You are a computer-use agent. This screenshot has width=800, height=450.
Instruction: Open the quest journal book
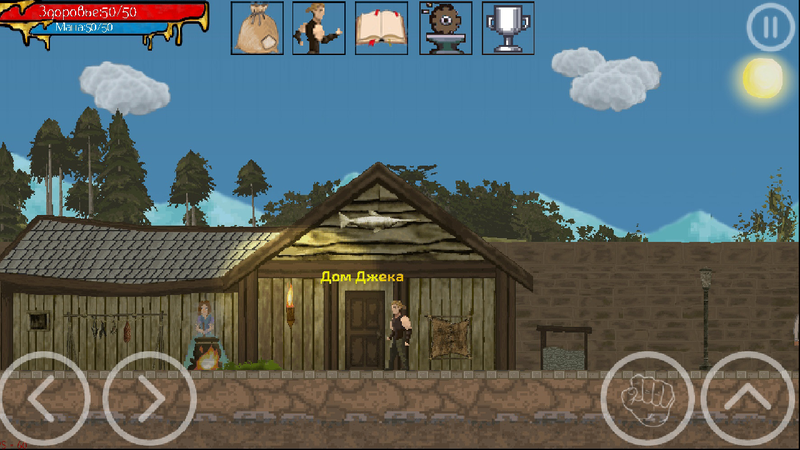[382, 28]
